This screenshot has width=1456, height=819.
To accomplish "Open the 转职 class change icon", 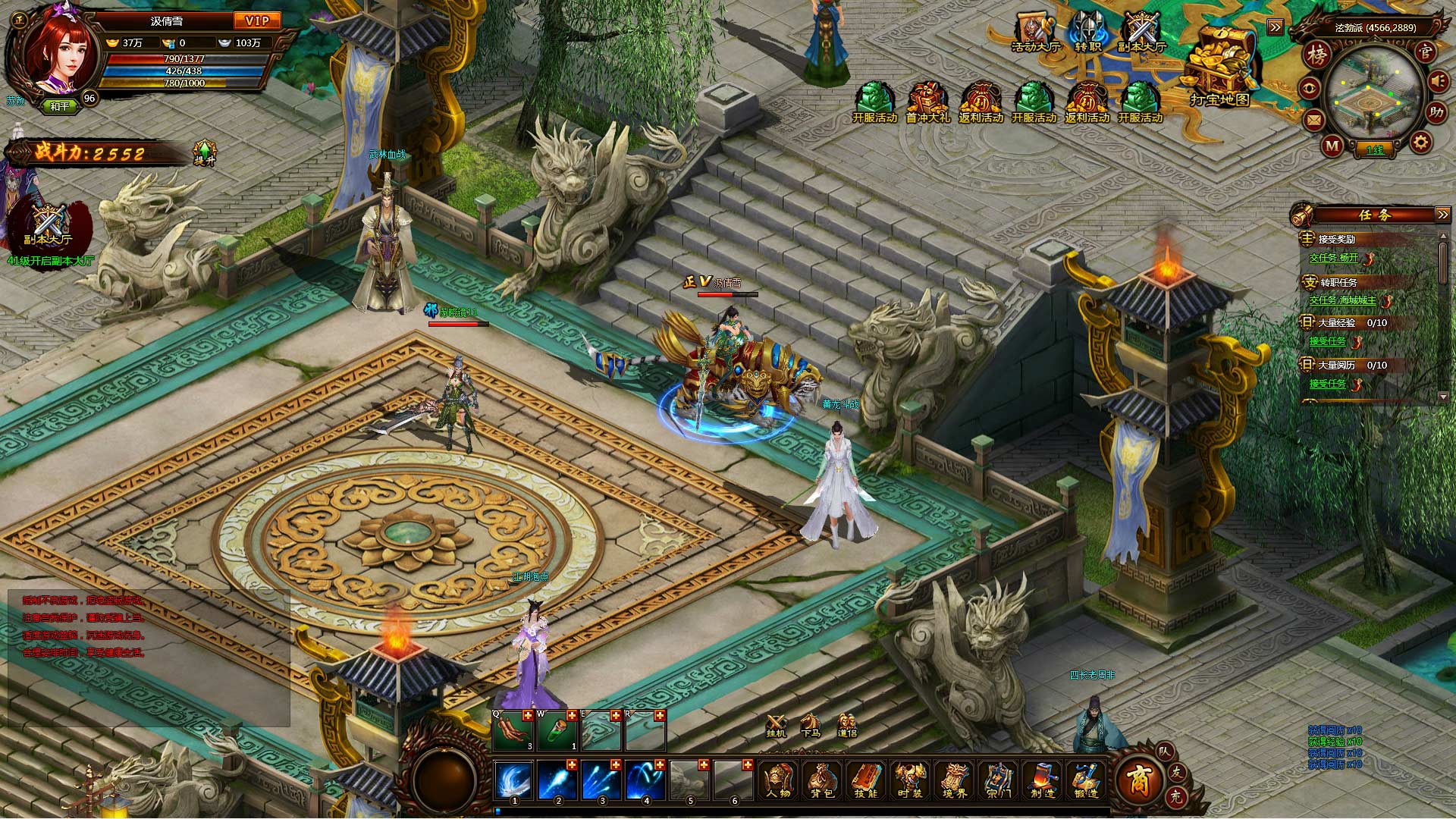I will point(1088,32).
